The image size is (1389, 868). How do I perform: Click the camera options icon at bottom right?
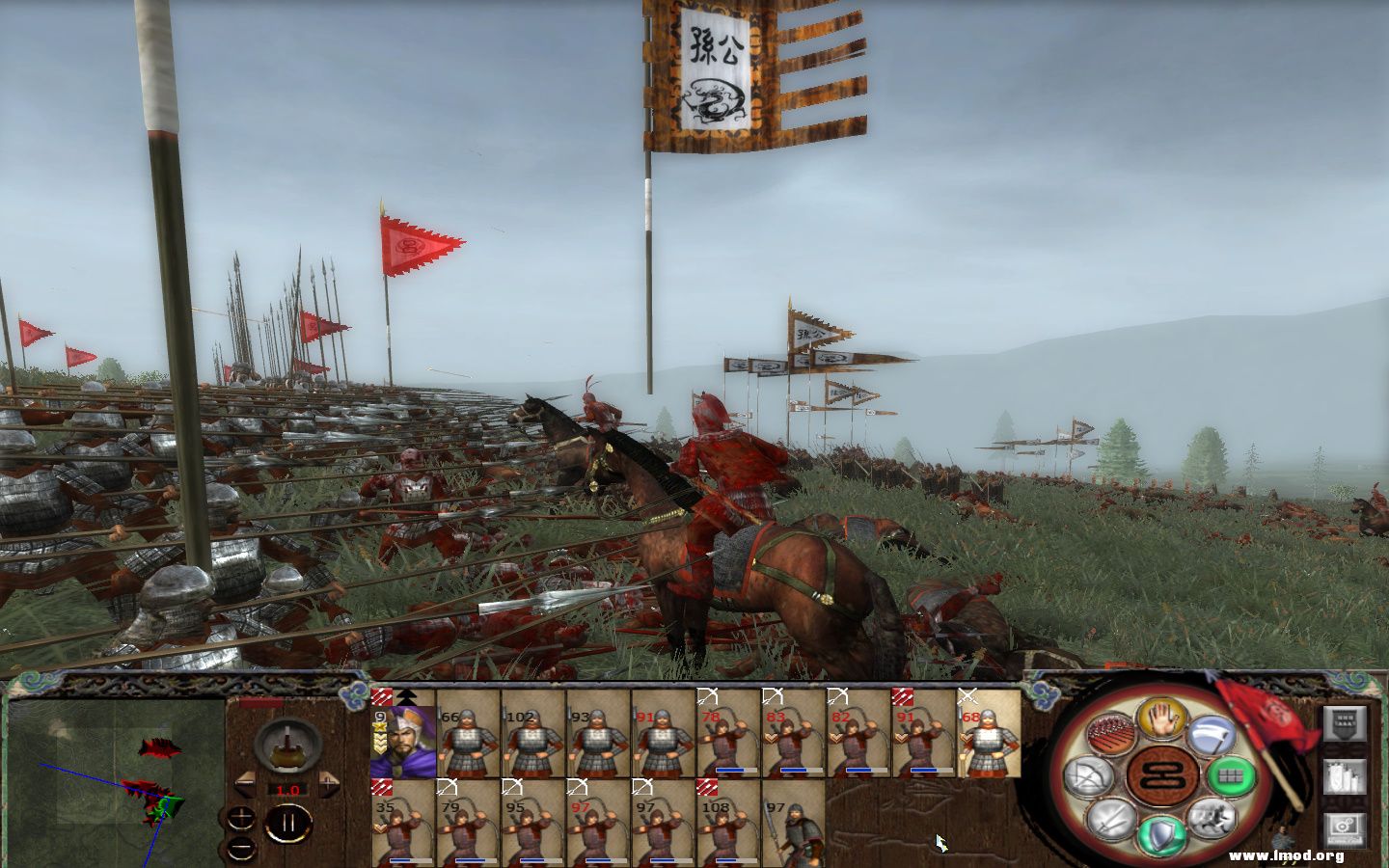pos(1346,829)
